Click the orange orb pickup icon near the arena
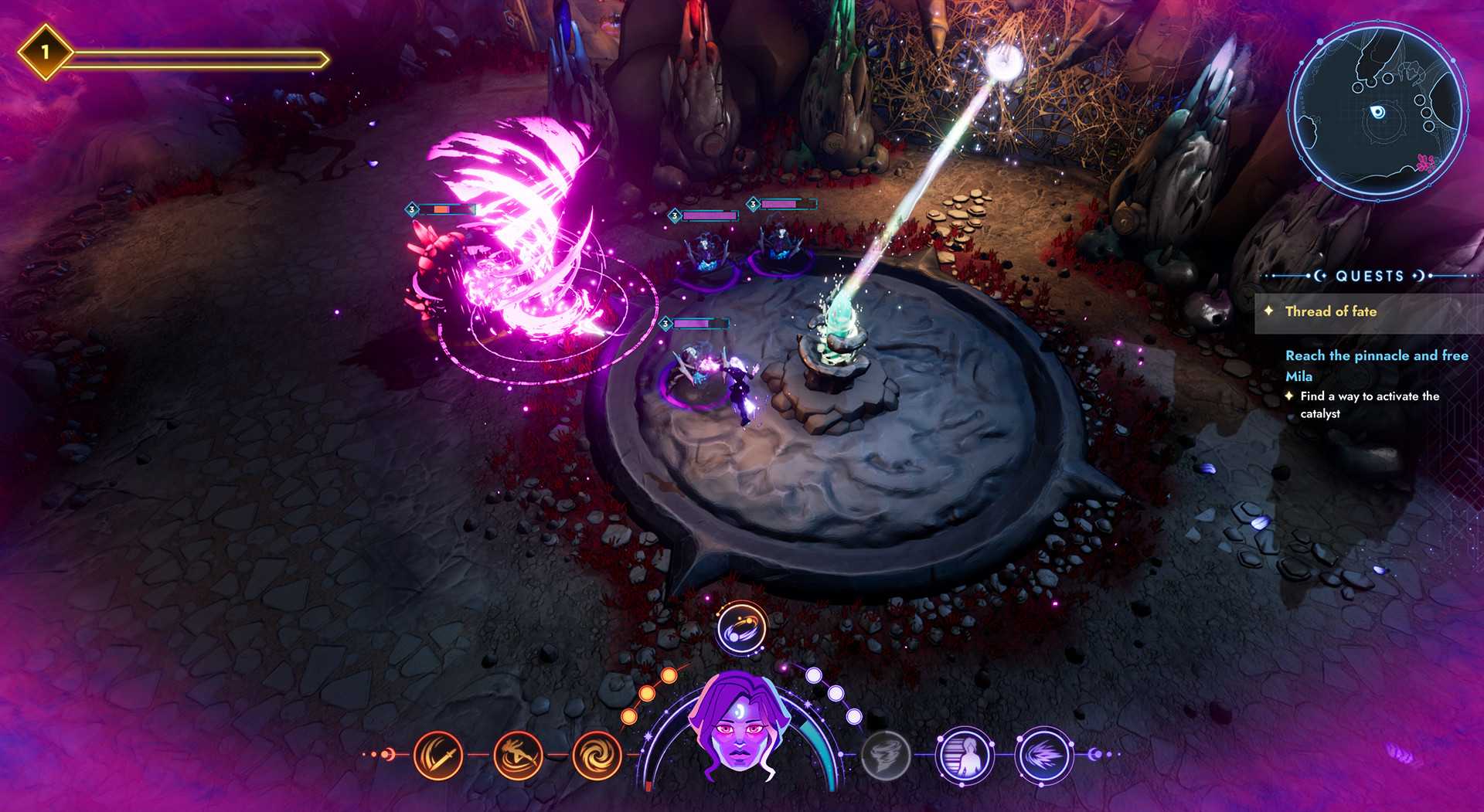Image resolution: width=1484 pixels, height=812 pixels. [741, 629]
